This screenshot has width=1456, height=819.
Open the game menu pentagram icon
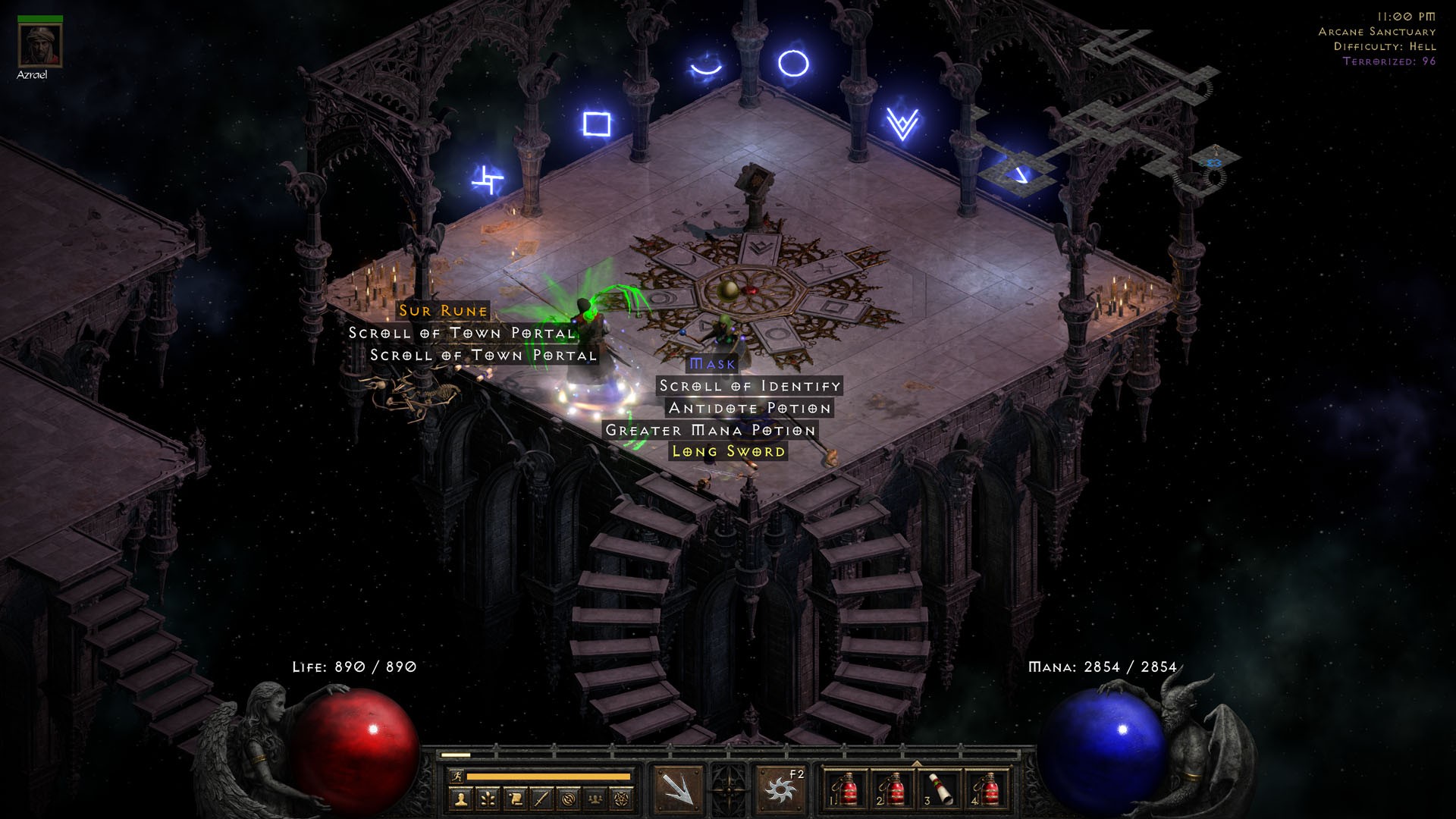point(623,799)
